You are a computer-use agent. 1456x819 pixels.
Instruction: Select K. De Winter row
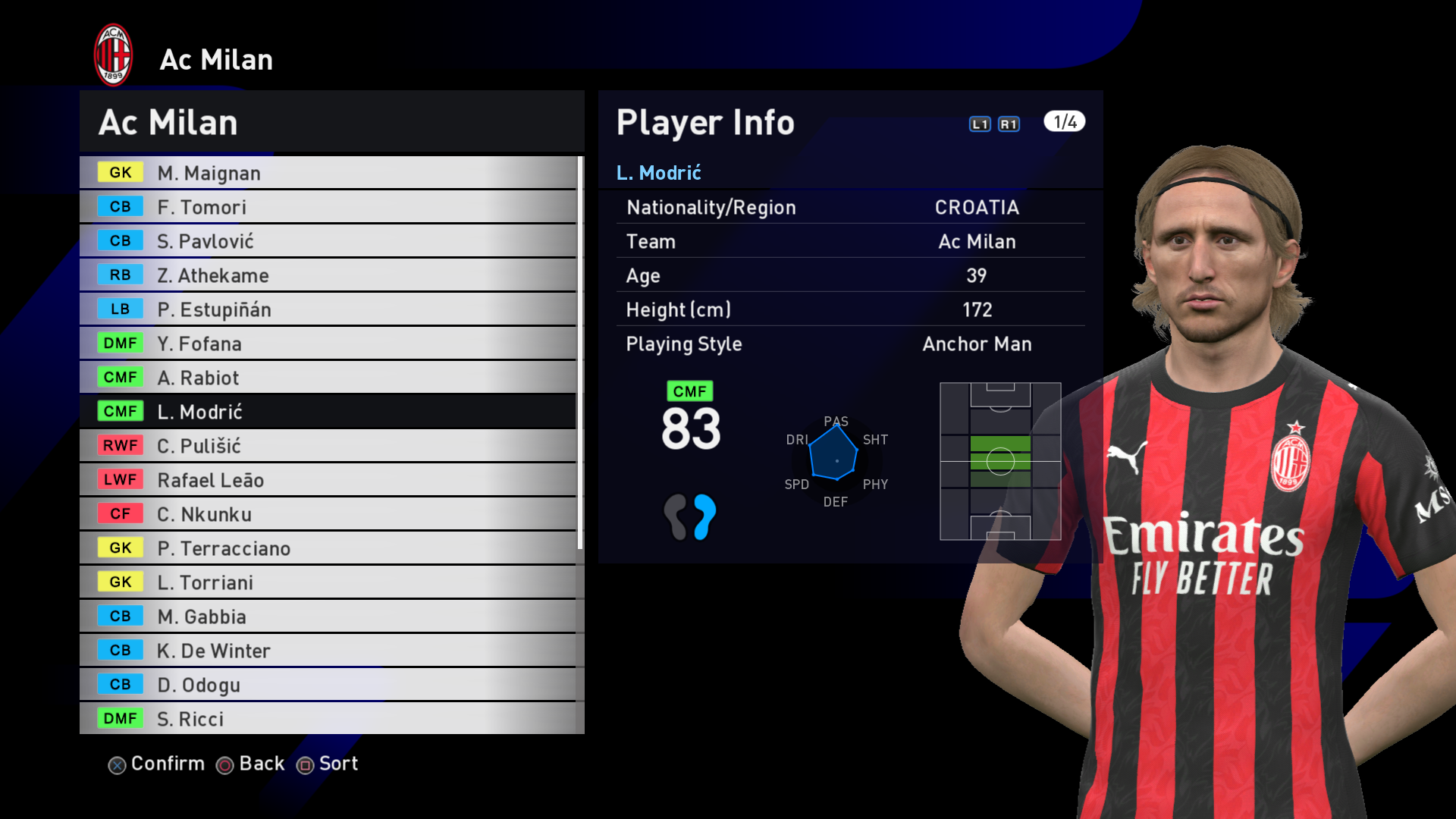tap(328, 651)
